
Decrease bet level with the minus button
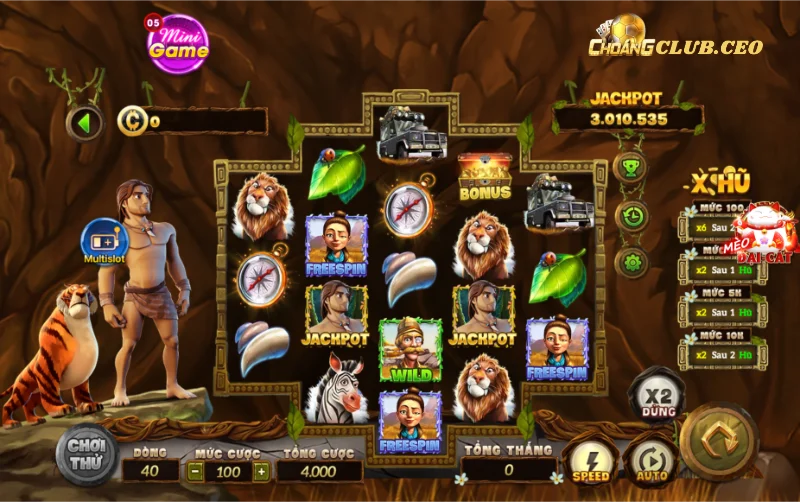pyautogui.click(x=197, y=471)
